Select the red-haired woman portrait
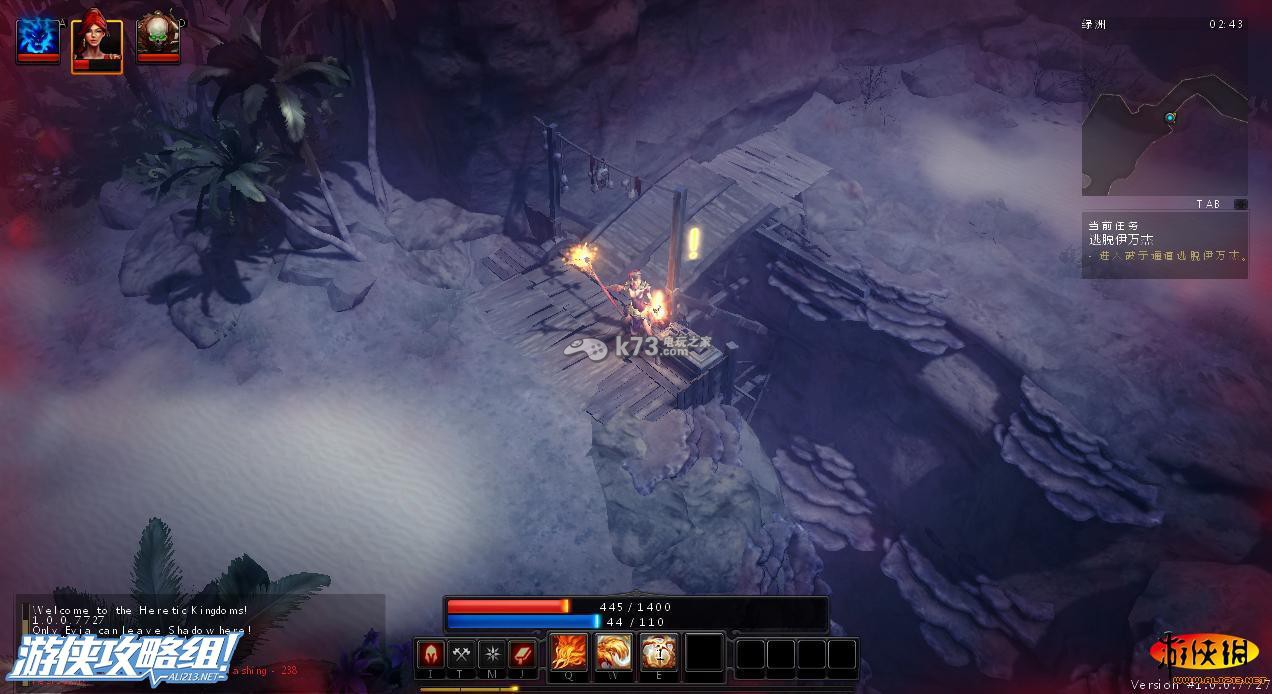This screenshot has width=1272, height=694. pos(97,43)
